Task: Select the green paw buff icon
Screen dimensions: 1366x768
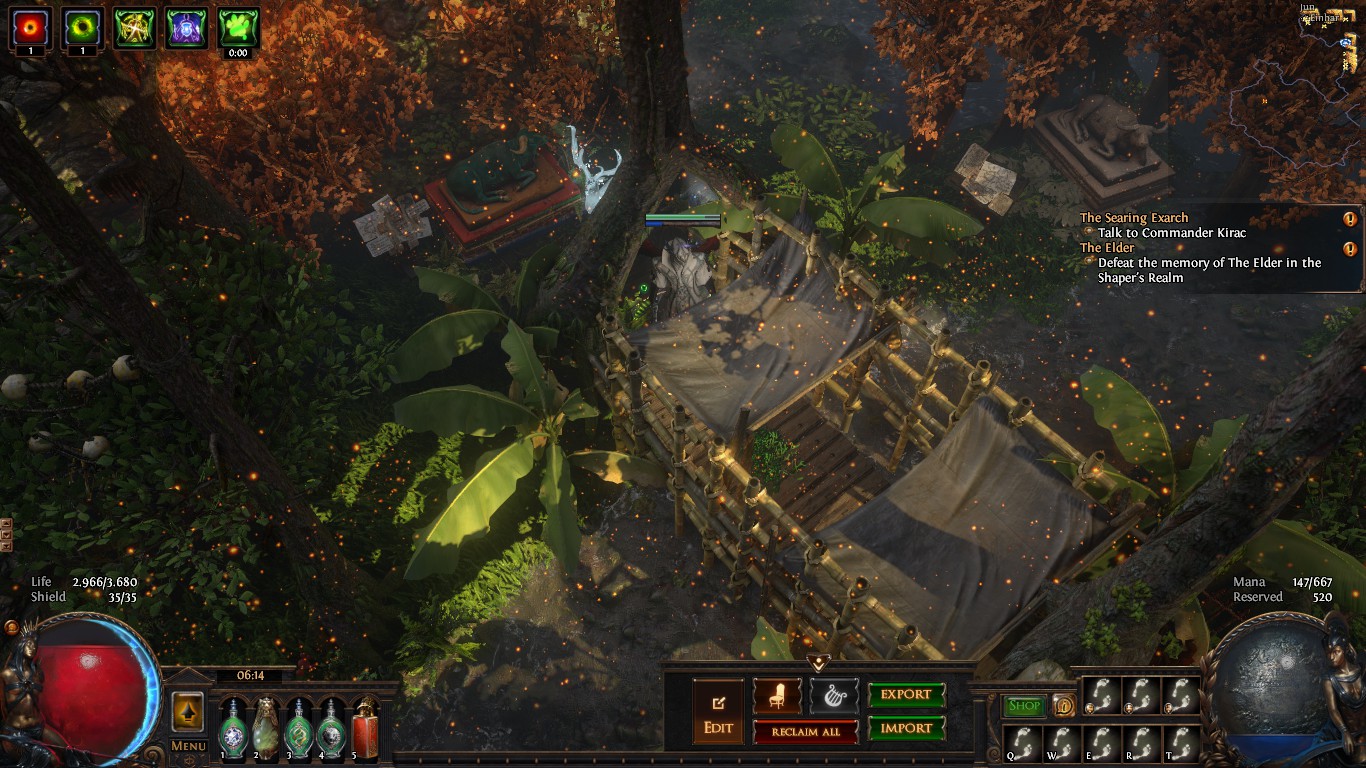Action: (x=238, y=27)
